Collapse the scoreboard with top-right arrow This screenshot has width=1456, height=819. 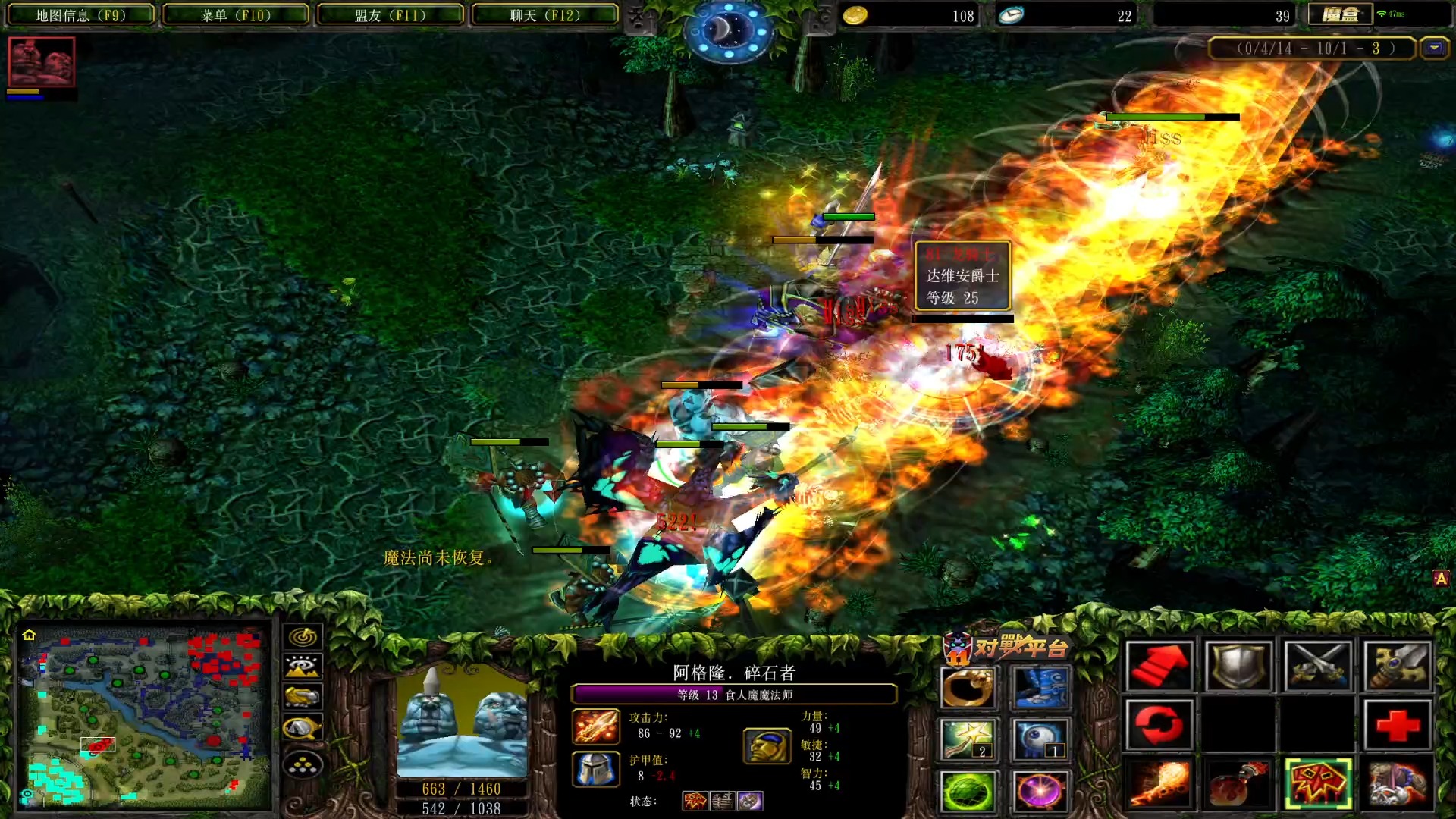point(1432,48)
